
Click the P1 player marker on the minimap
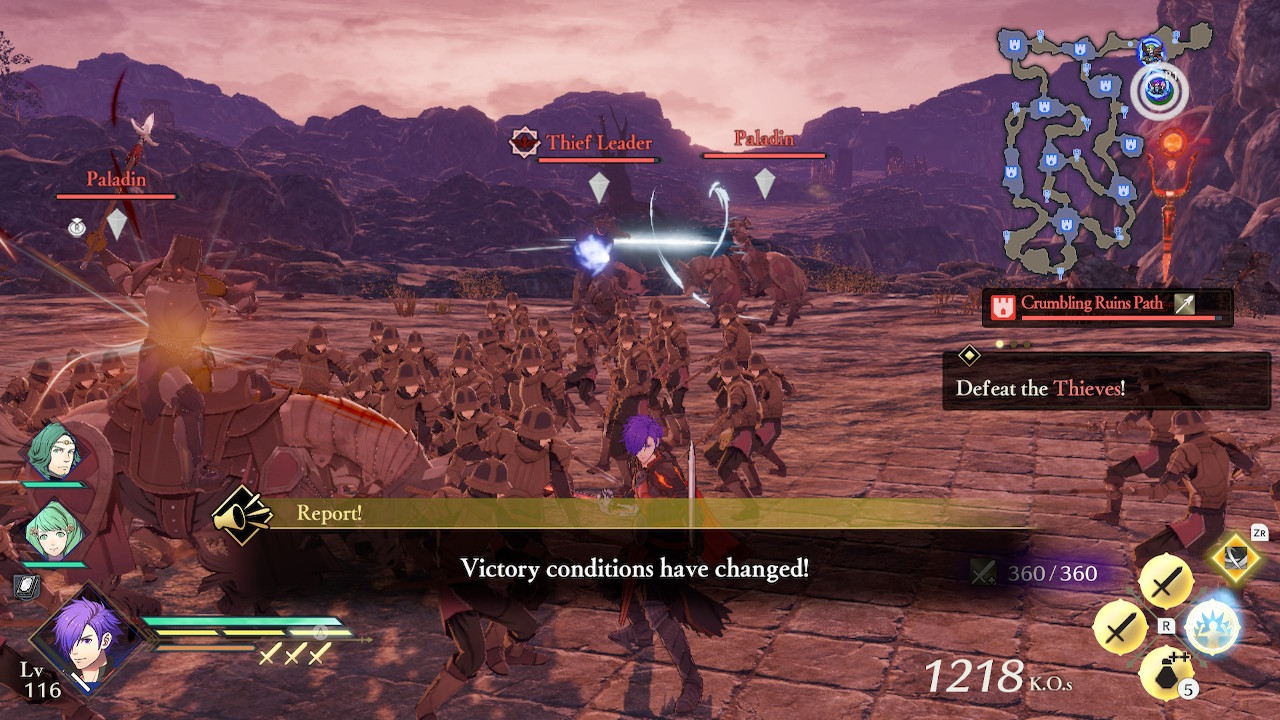[1160, 85]
